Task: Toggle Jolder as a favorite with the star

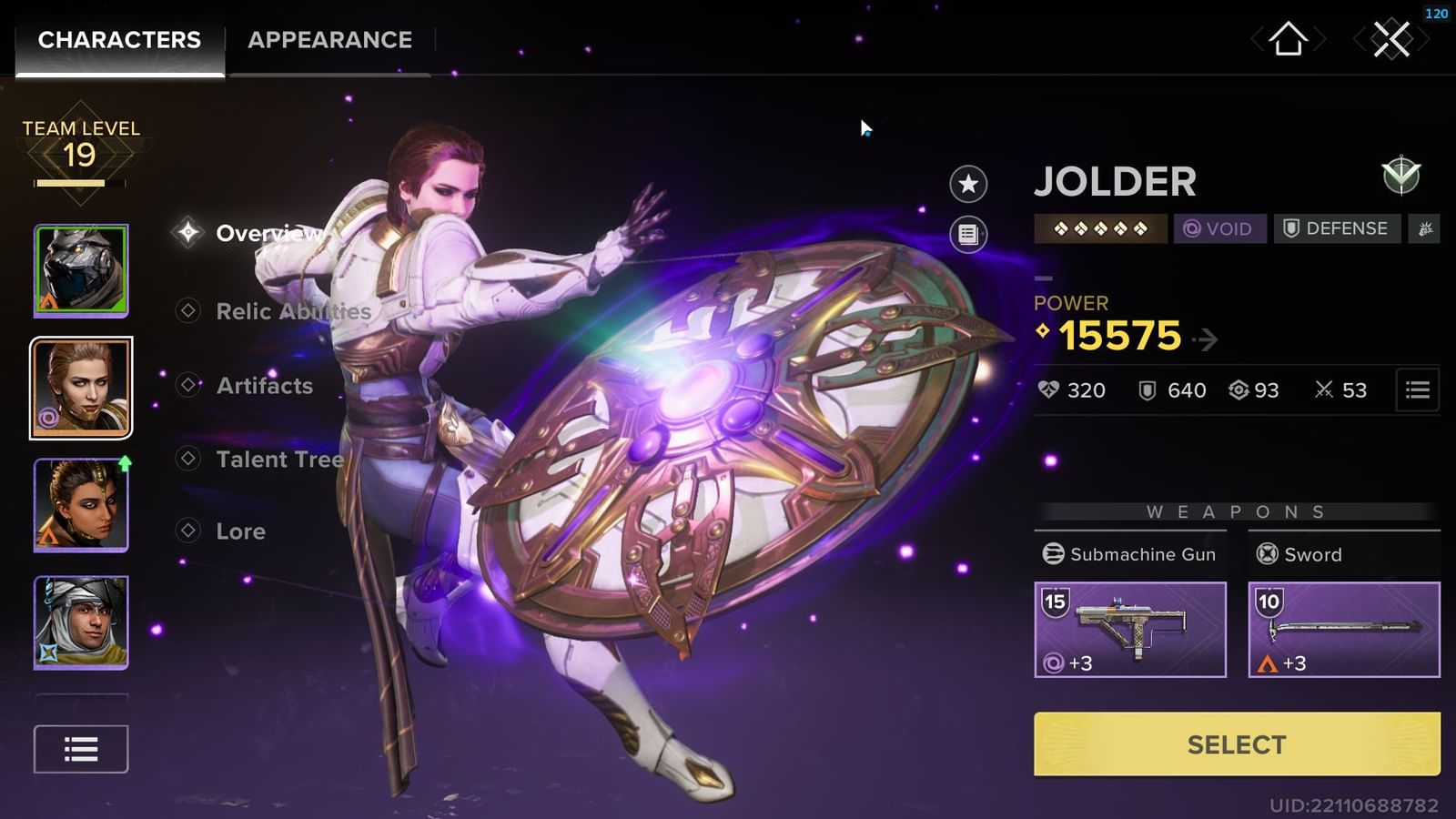Action: (x=966, y=184)
